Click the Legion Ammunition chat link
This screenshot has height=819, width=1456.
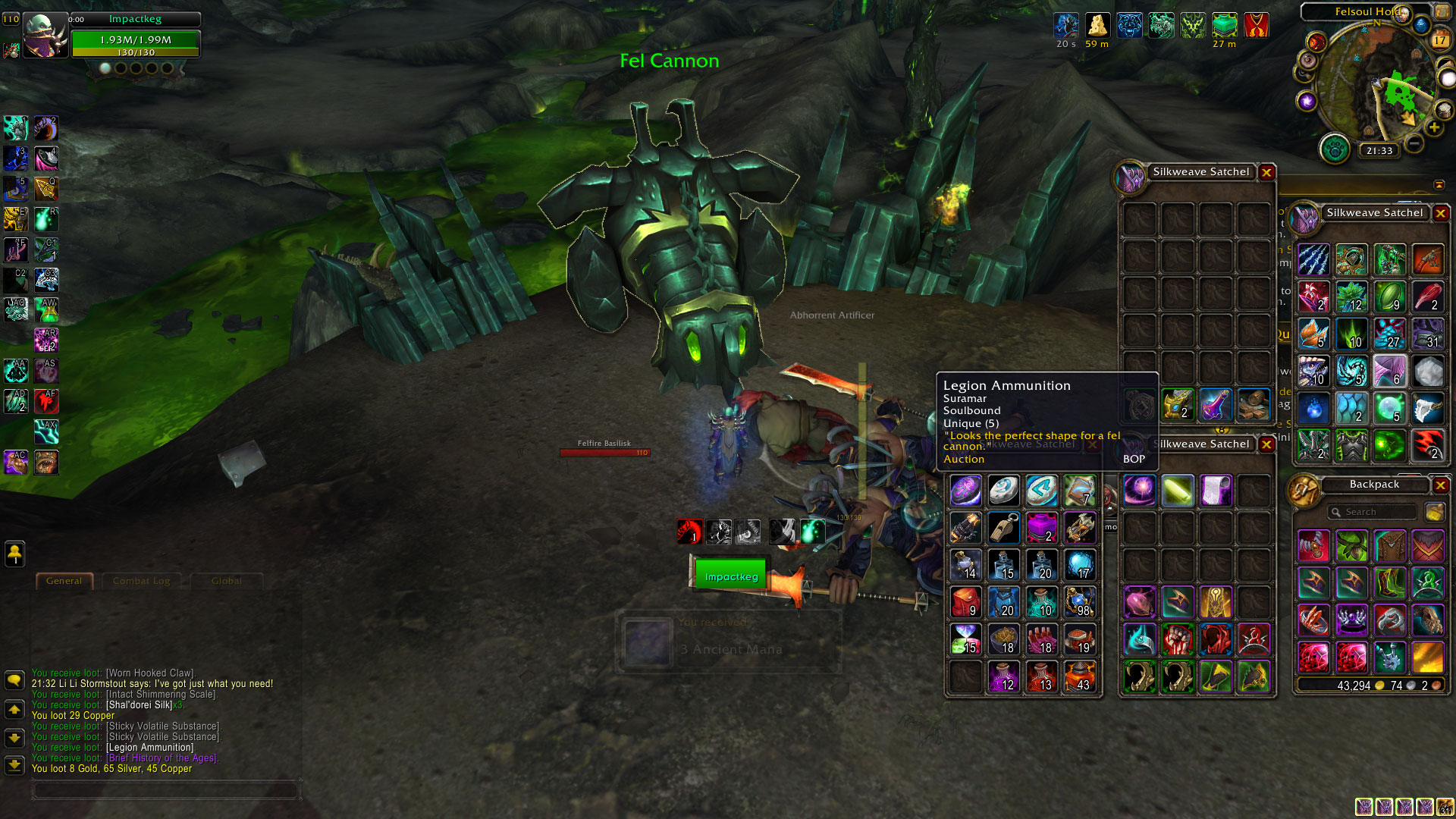149,748
